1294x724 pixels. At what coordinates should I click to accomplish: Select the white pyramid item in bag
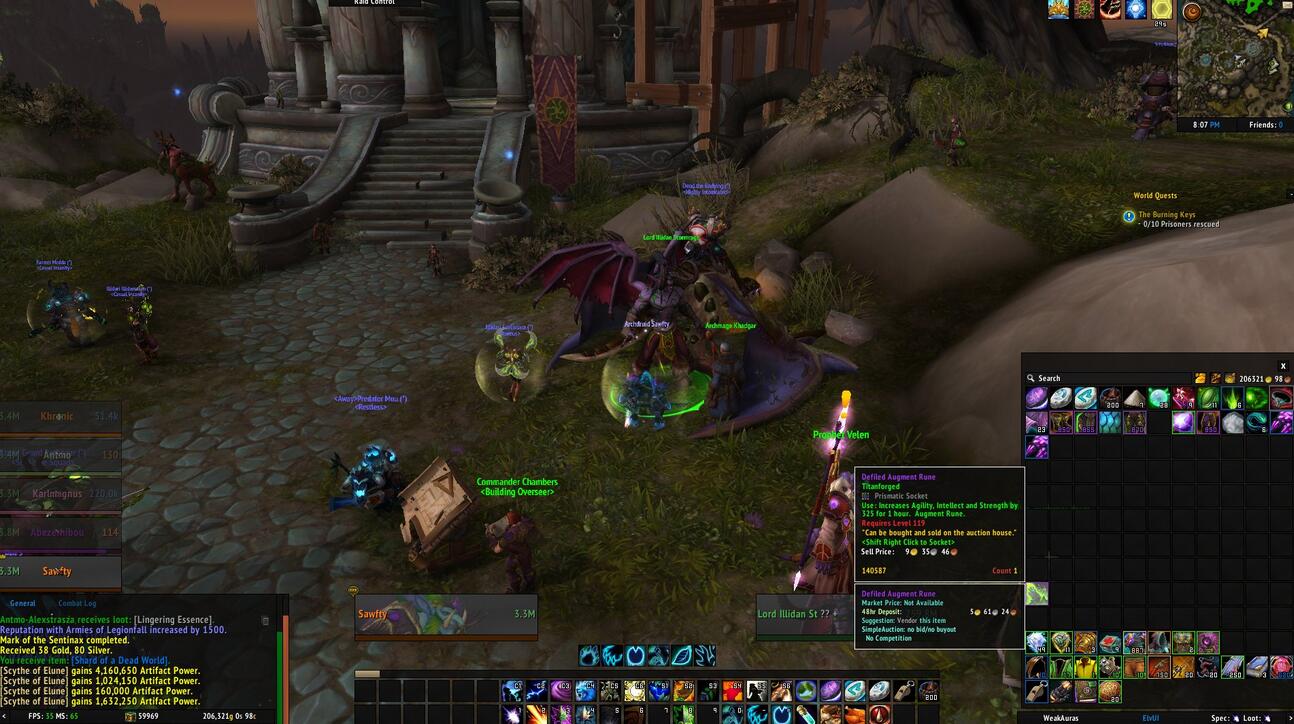point(1134,398)
